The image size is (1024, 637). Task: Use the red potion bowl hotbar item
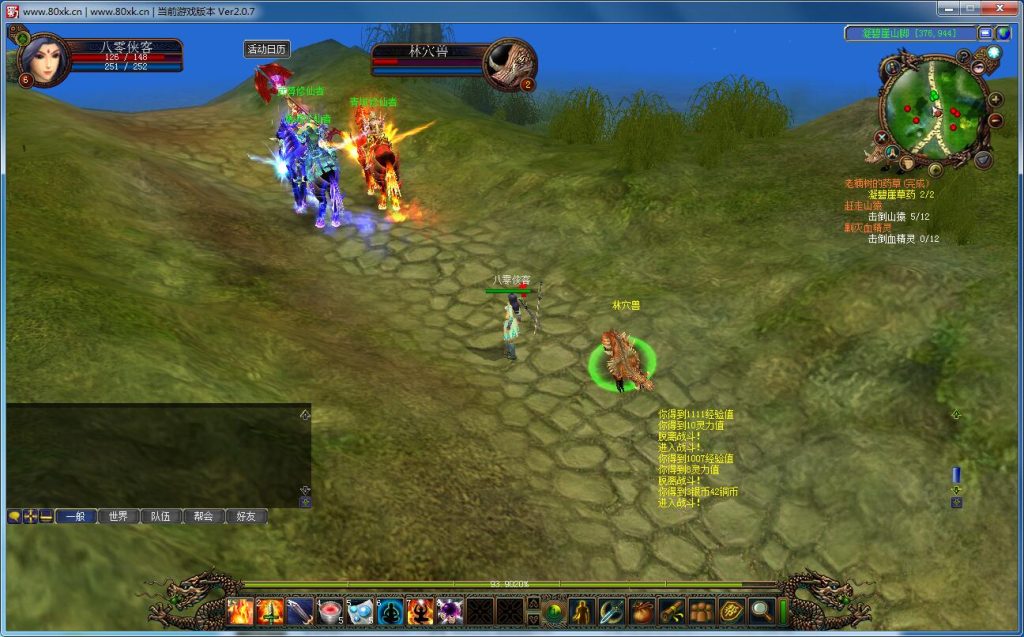(x=330, y=611)
